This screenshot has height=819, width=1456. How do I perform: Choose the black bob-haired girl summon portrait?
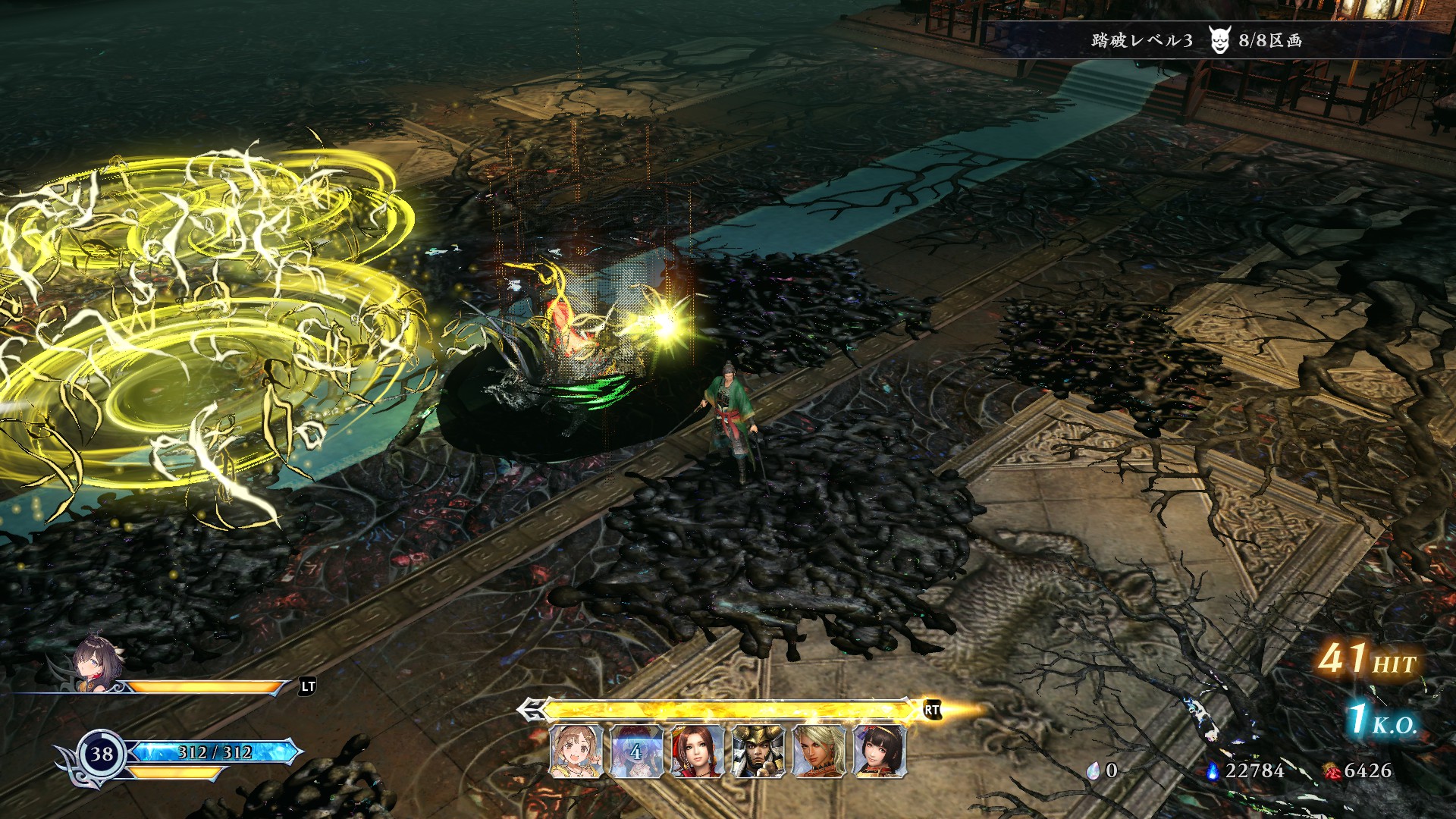[879, 752]
